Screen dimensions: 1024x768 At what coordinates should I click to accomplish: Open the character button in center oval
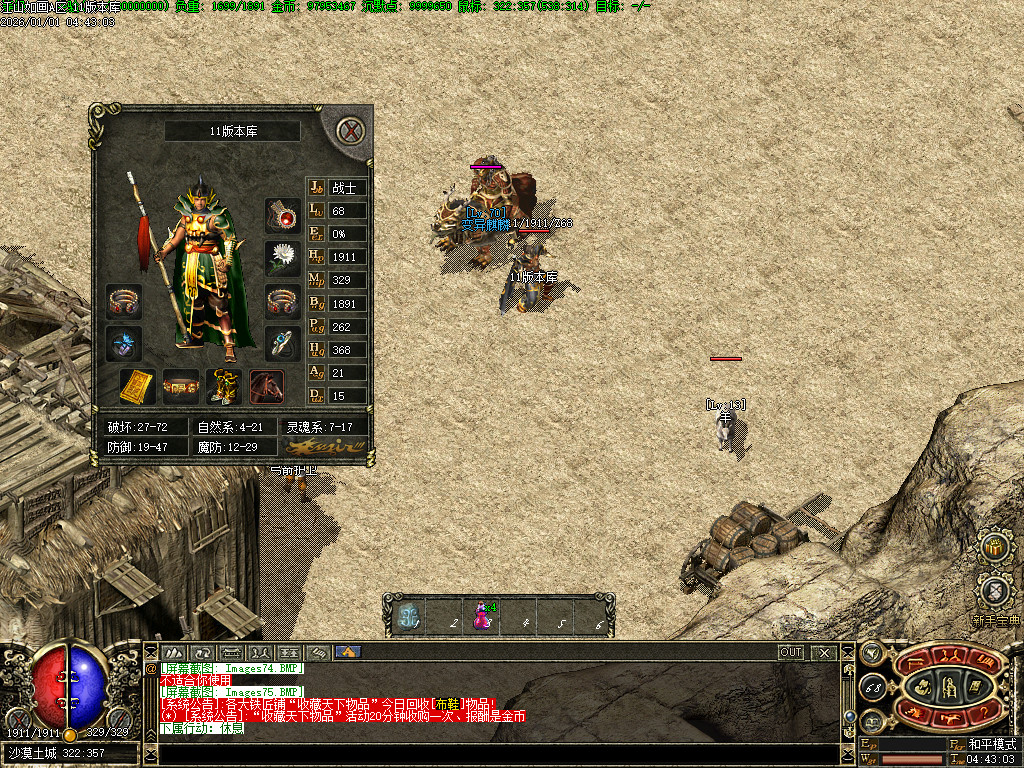coord(923,685)
